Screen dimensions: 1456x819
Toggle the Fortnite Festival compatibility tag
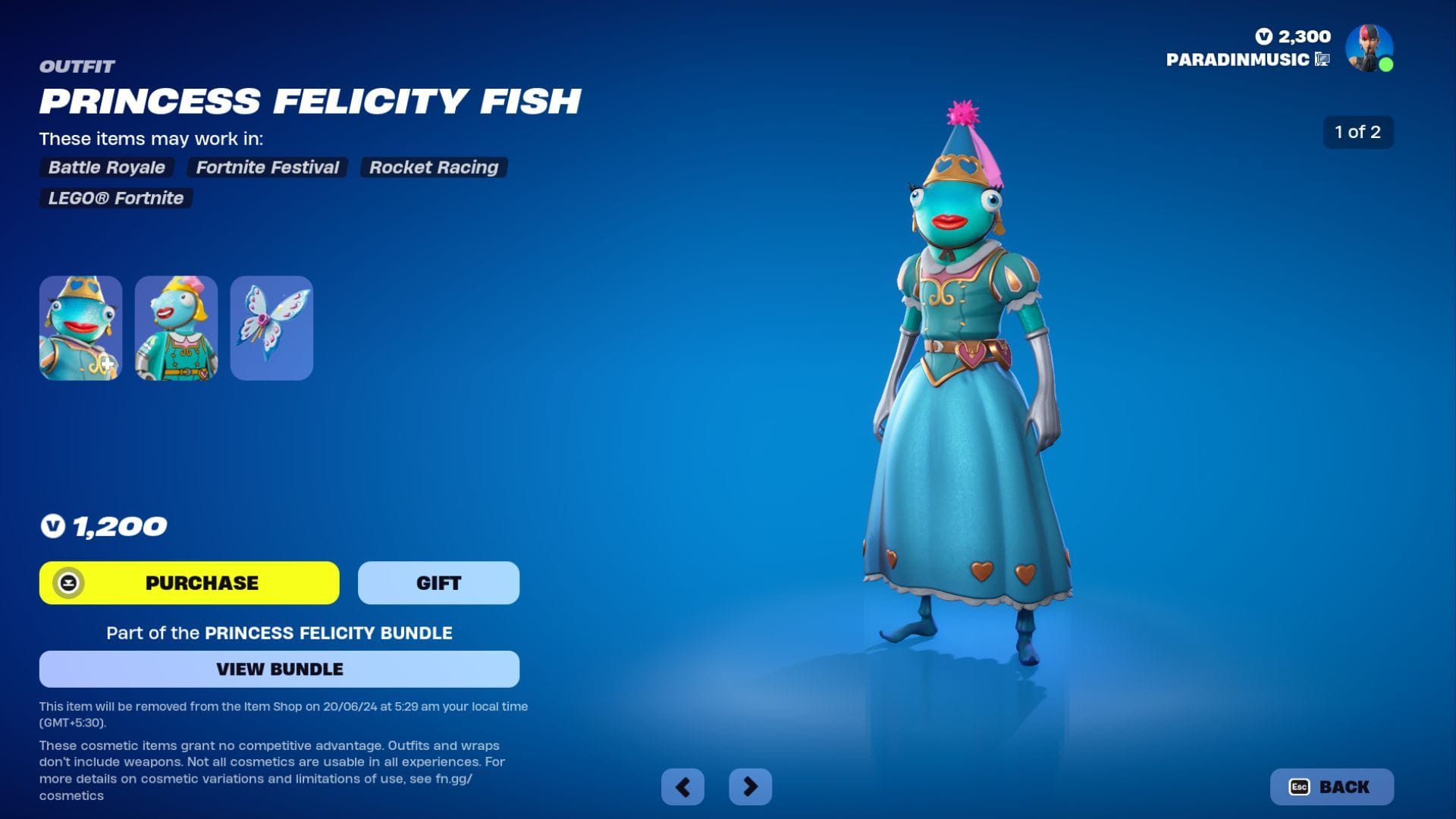coord(267,168)
